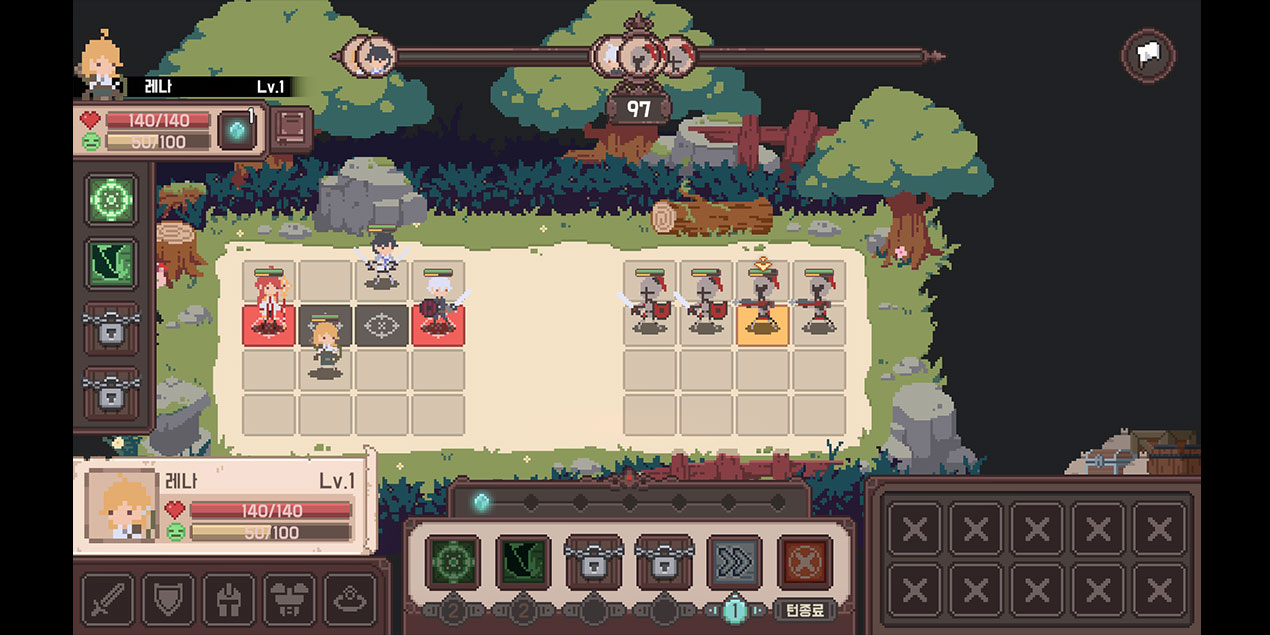Click the dark-haired hero portrait on turn timeline

point(374,55)
